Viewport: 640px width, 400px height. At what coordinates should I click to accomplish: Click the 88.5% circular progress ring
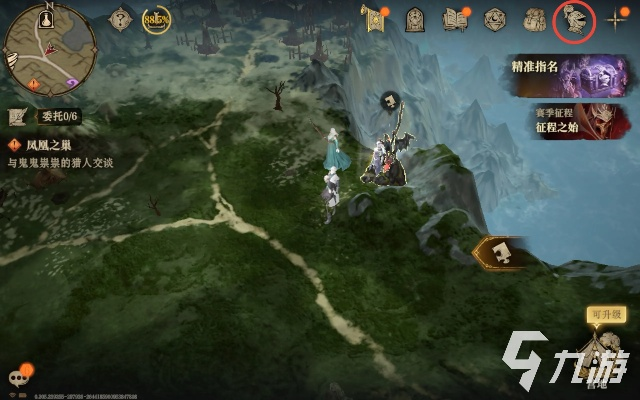coord(155,19)
